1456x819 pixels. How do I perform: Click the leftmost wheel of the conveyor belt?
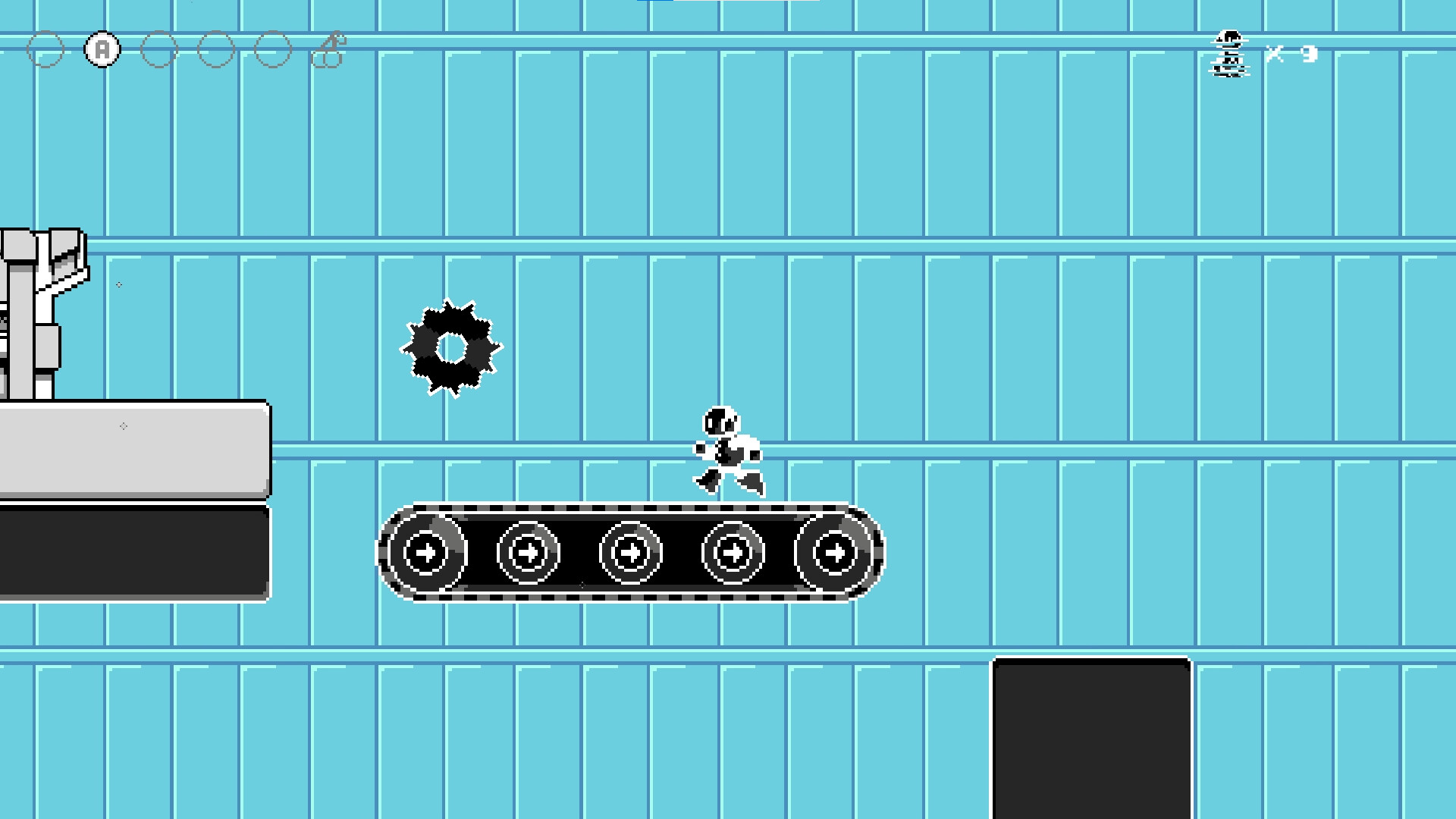coord(428,554)
